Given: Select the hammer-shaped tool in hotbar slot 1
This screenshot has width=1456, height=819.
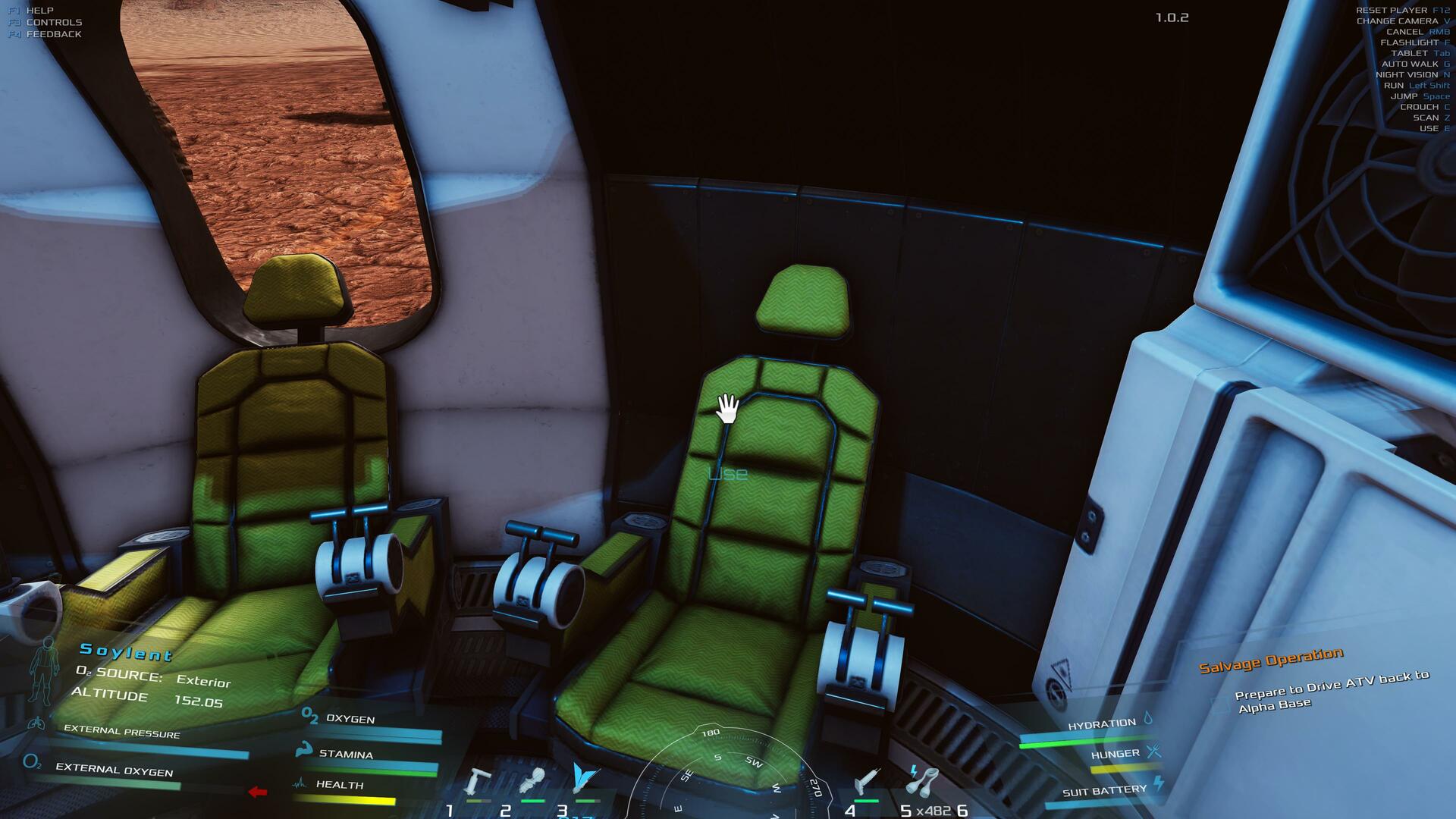Looking at the screenshot, I should (479, 781).
